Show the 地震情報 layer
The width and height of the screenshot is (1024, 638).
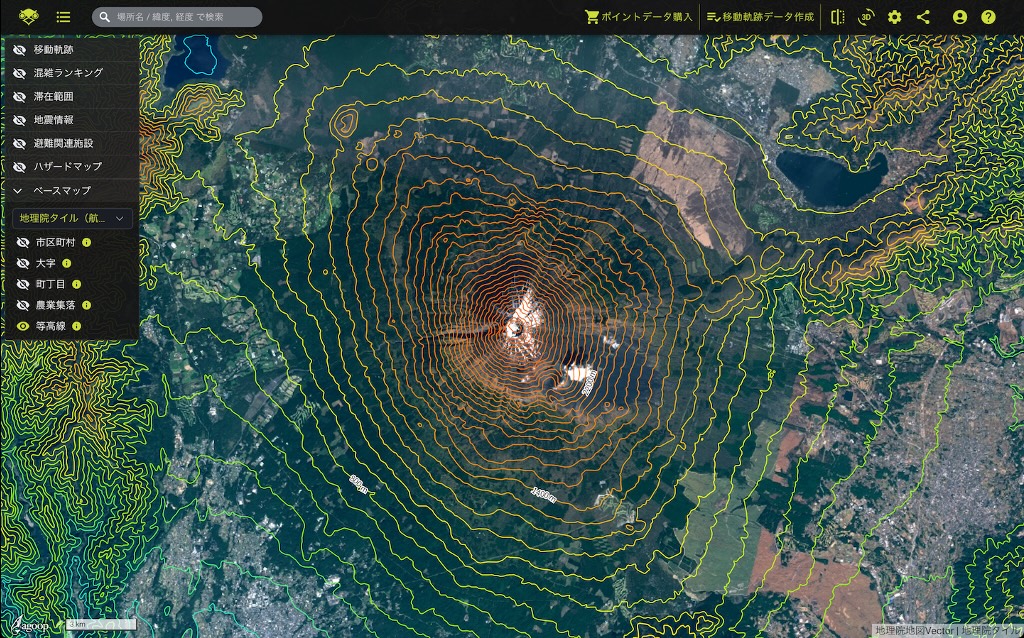coord(20,120)
